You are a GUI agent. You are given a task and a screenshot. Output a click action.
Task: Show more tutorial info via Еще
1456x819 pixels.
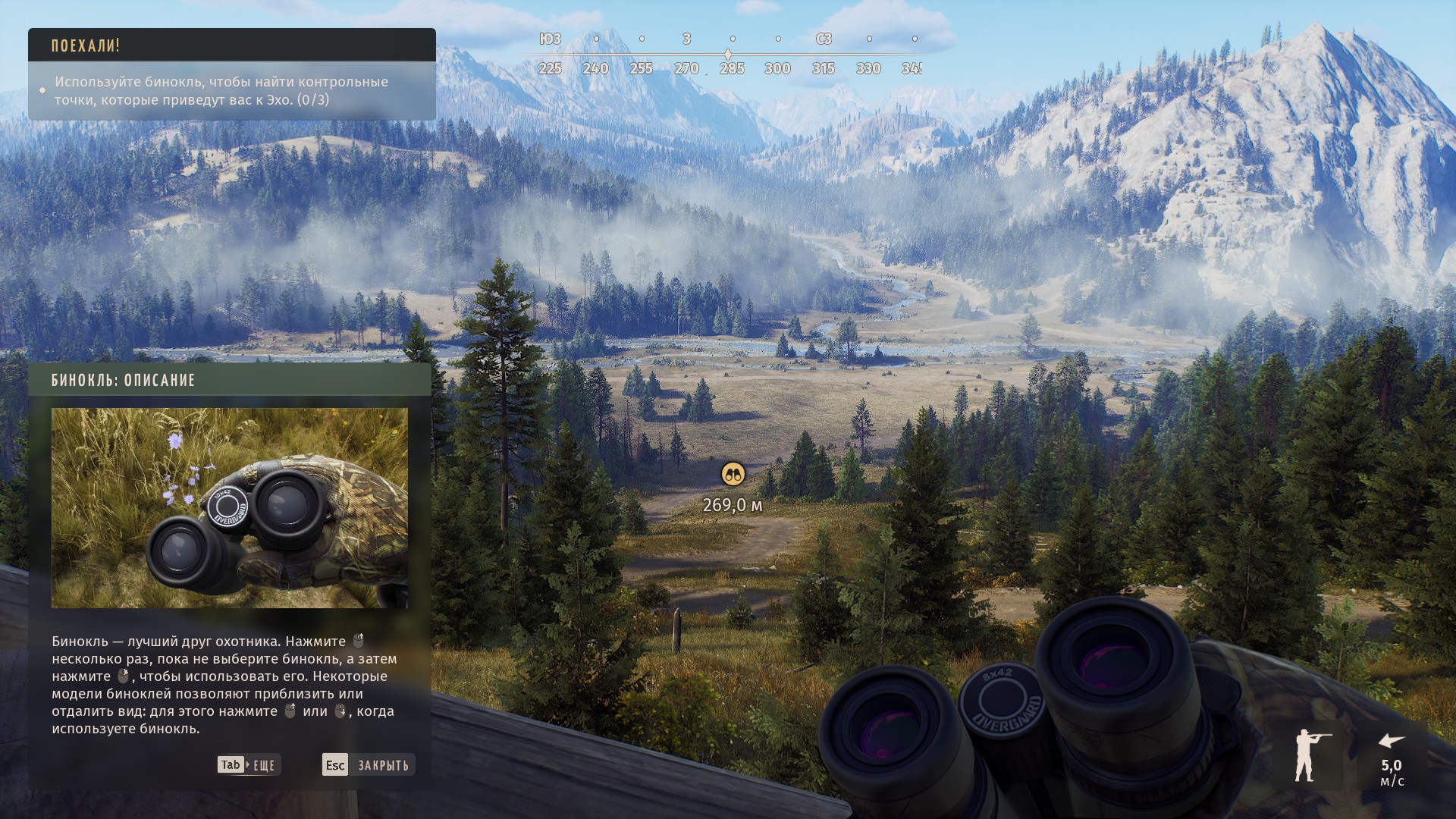249,764
